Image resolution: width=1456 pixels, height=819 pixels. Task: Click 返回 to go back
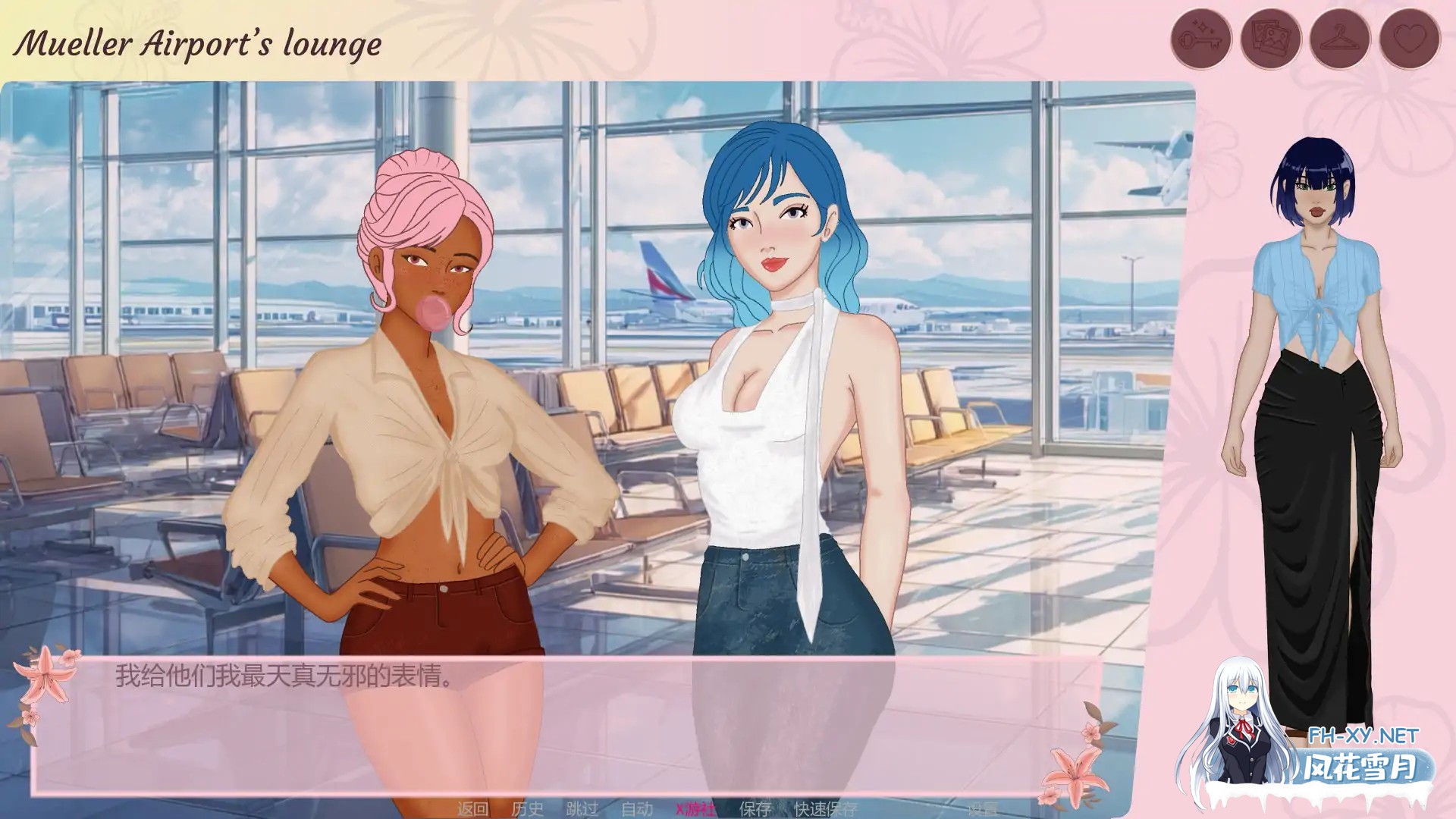click(x=474, y=809)
